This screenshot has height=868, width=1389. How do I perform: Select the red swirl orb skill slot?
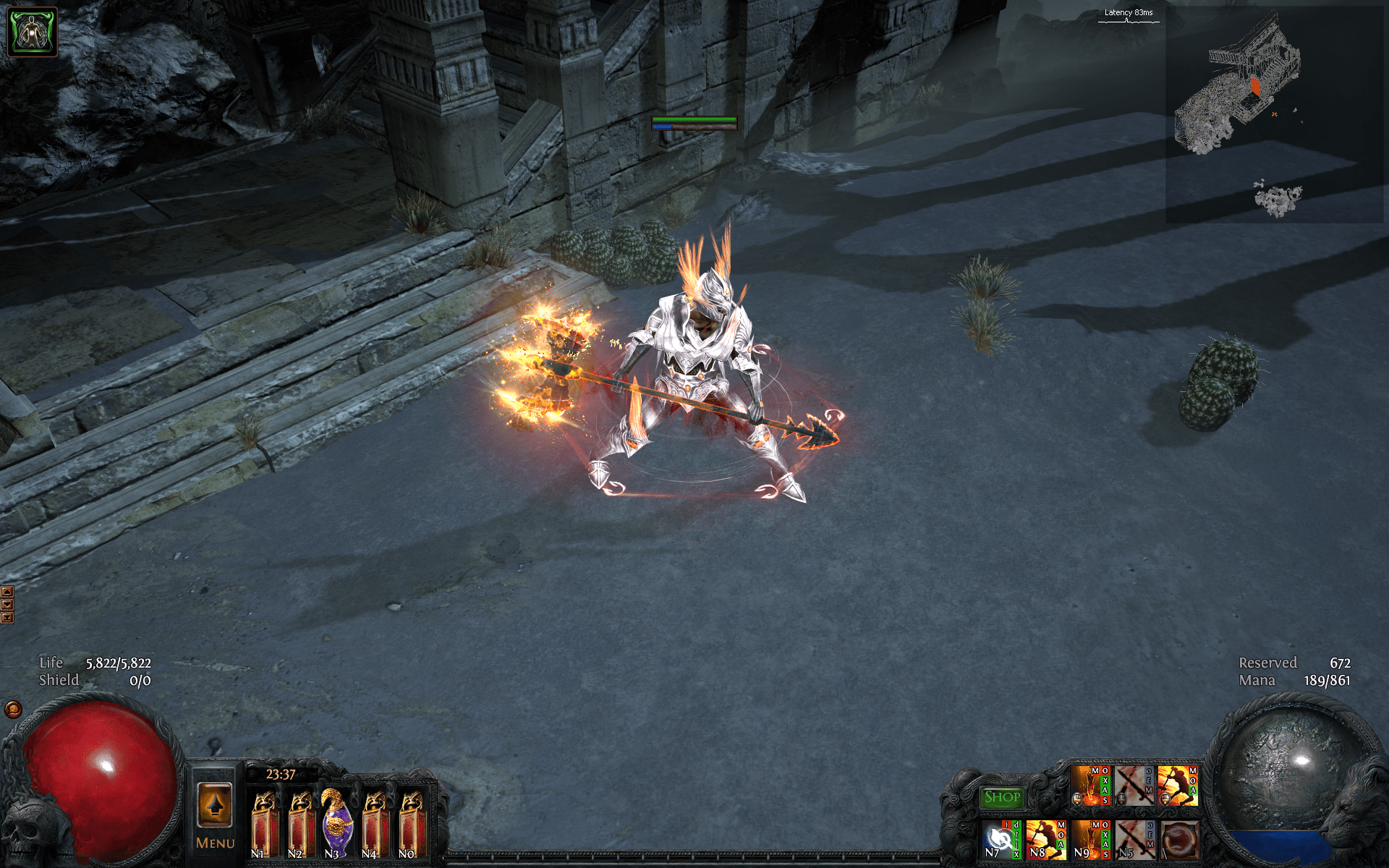(x=1179, y=840)
